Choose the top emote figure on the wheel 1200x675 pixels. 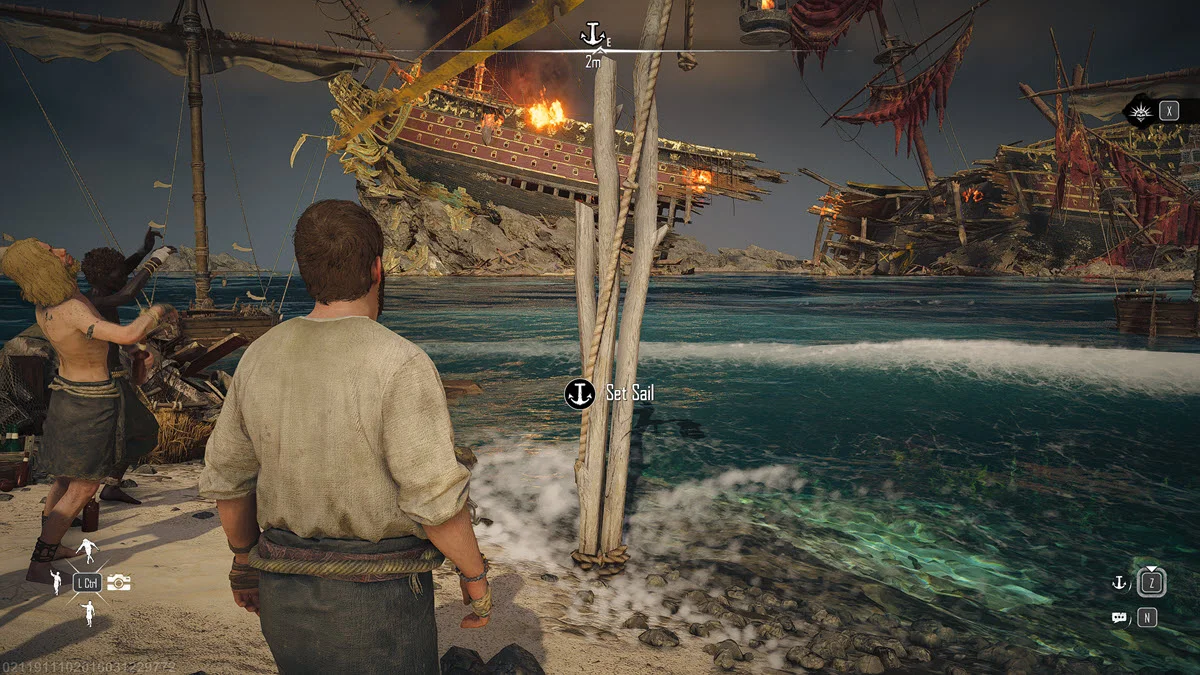click(87, 549)
